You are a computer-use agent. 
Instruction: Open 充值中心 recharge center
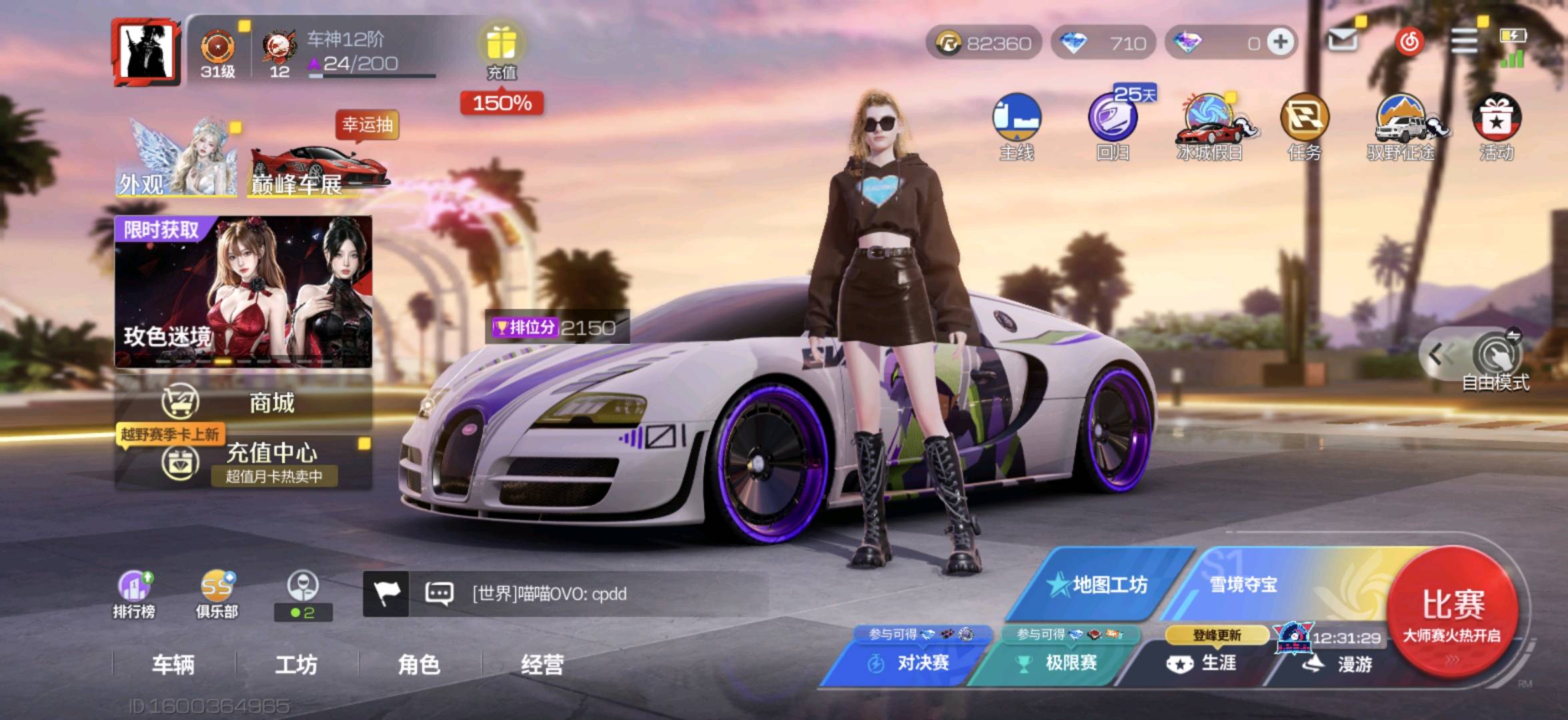coord(243,461)
